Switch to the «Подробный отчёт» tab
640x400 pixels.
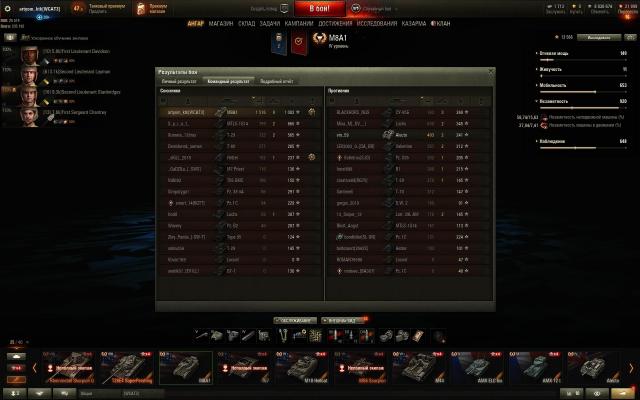pos(277,80)
